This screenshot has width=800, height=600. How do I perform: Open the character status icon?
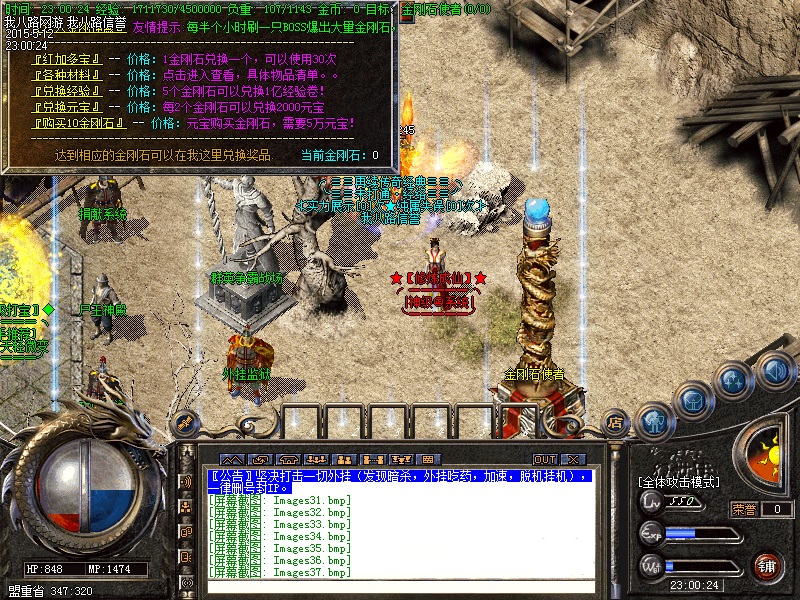click(654, 421)
